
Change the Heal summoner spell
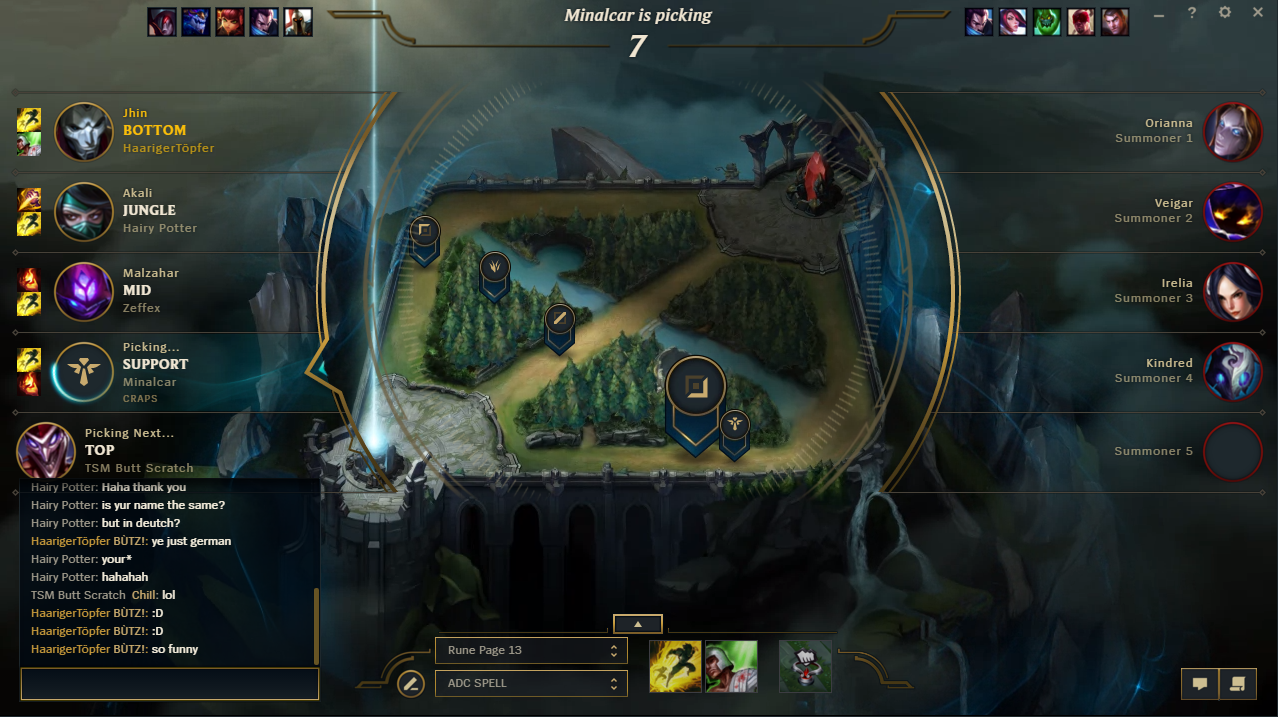click(731, 667)
